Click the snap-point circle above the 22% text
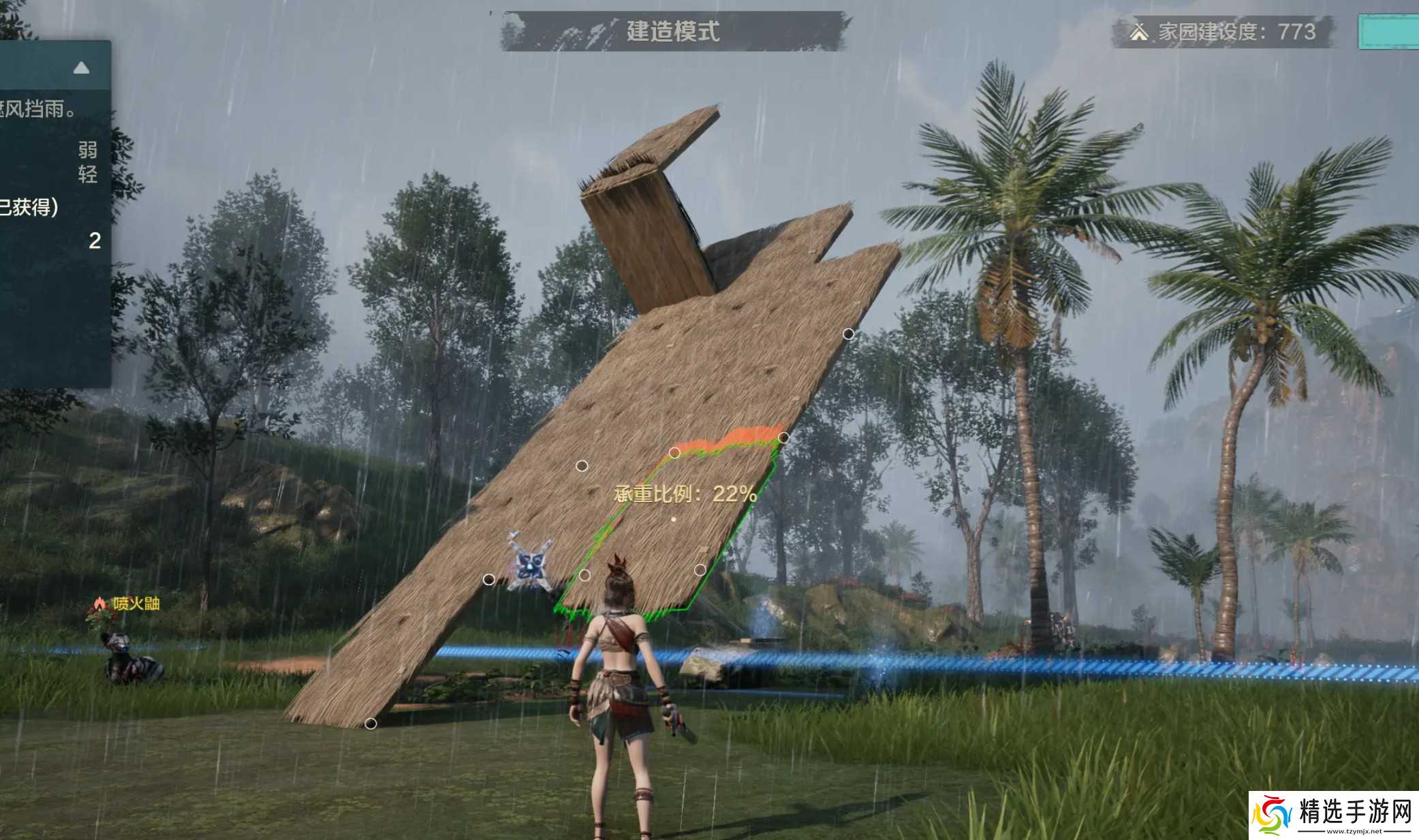 pos(674,453)
